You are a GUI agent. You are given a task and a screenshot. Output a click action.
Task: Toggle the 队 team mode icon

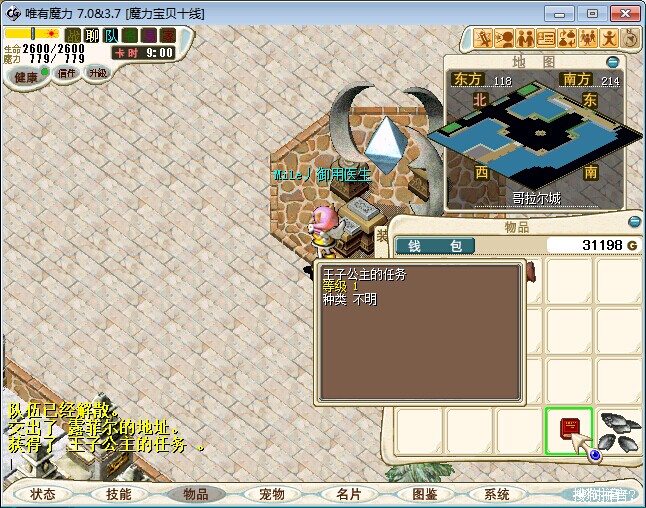click(111, 35)
